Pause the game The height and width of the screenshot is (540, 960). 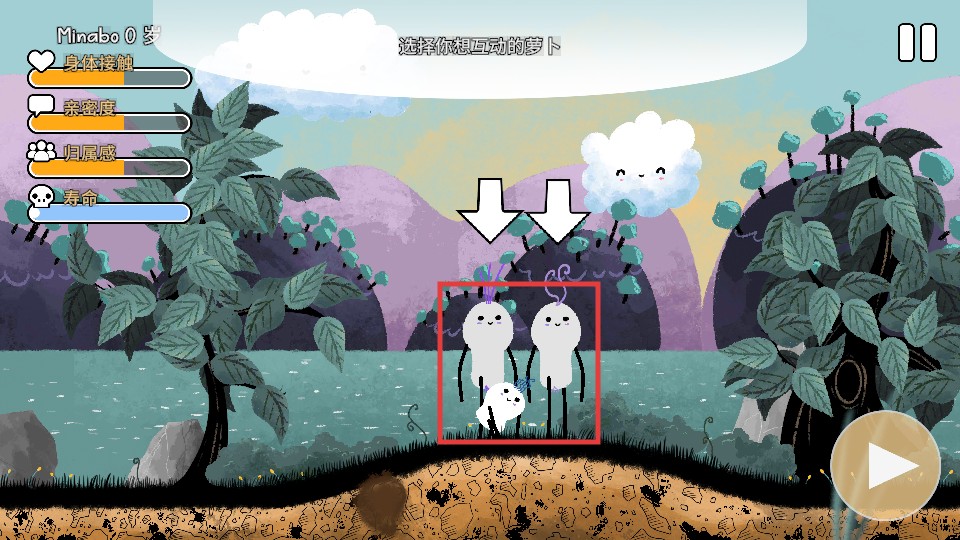coord(917,43)
